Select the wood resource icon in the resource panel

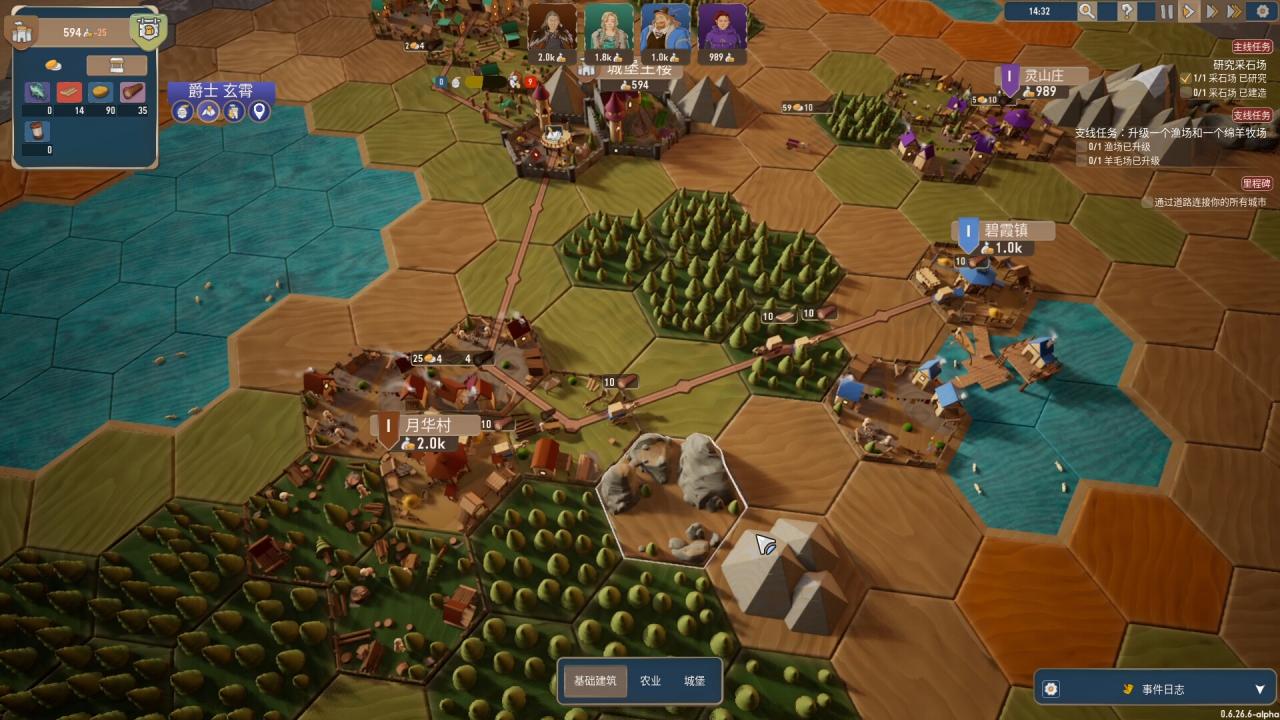point(133,90)
